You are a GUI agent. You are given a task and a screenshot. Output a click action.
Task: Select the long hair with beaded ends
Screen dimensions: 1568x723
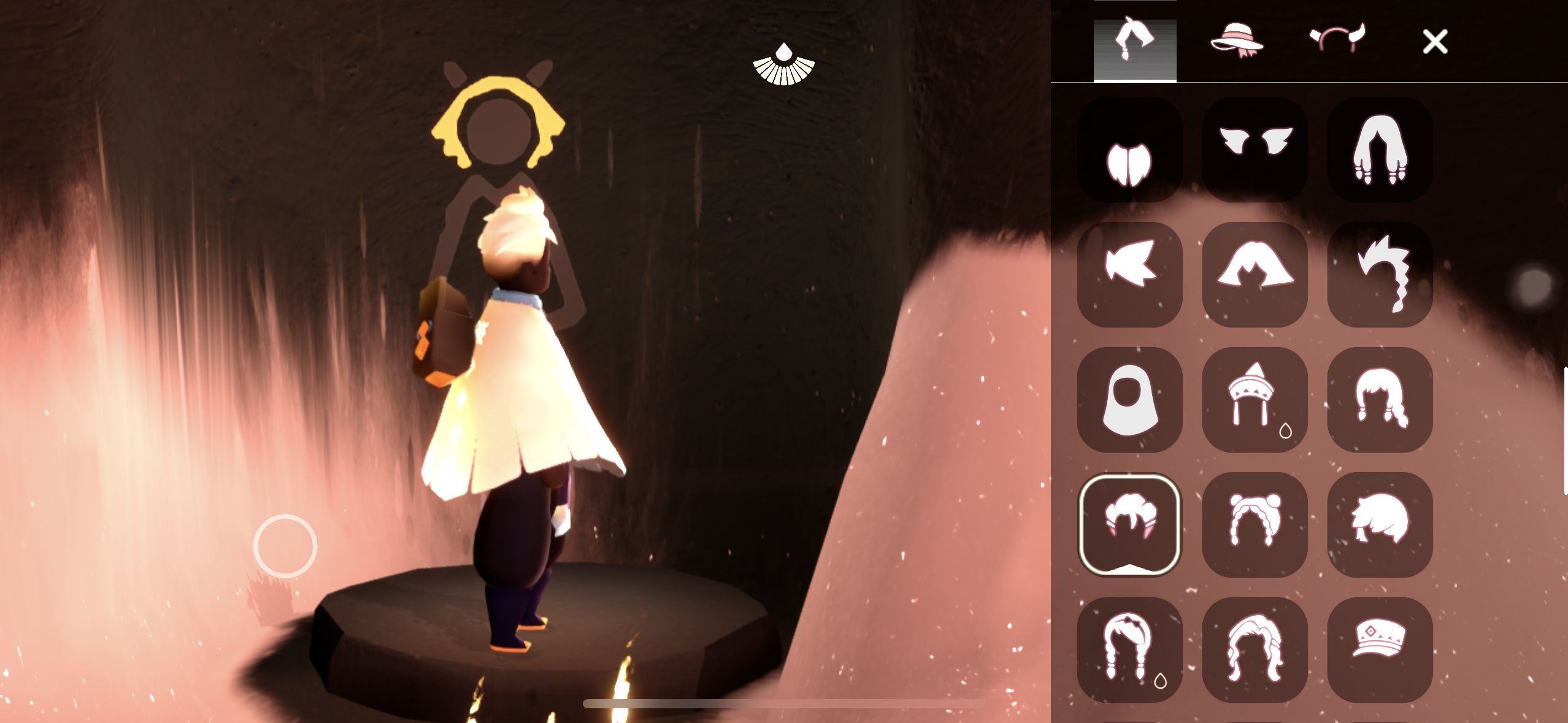[1380, 150]
